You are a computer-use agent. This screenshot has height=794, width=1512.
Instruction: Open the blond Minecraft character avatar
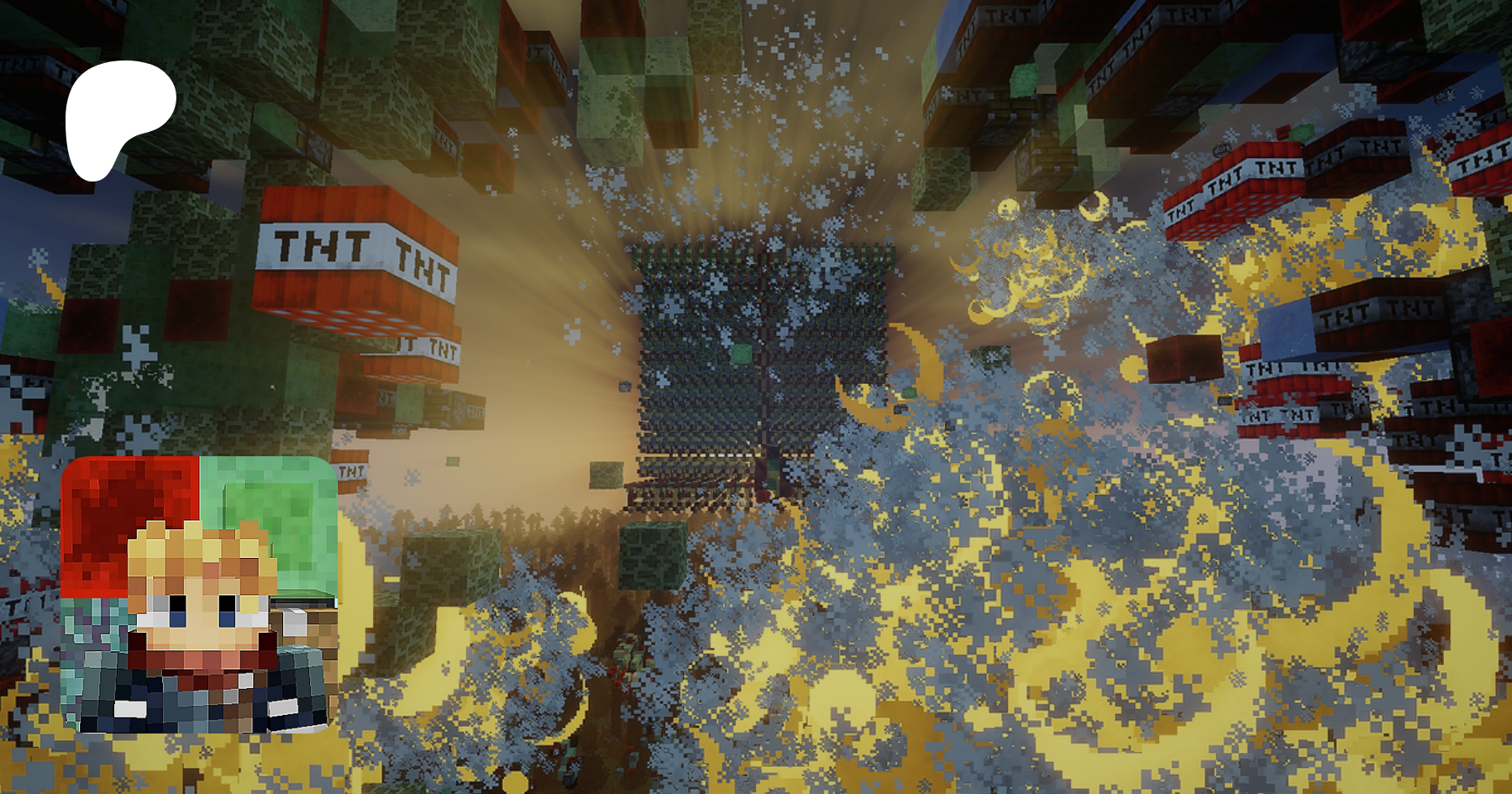(x=199, y=595)
